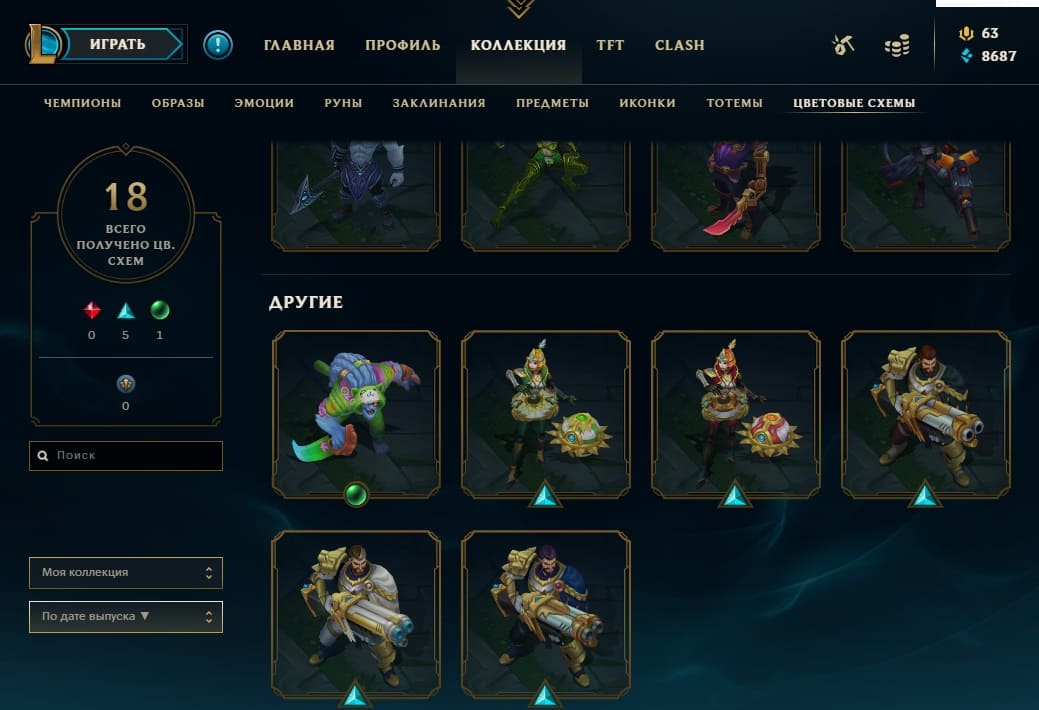Viewport: 1039px width, 710px height.
Task: Open the crafting hammer icon
Action: tap(844, 45)
